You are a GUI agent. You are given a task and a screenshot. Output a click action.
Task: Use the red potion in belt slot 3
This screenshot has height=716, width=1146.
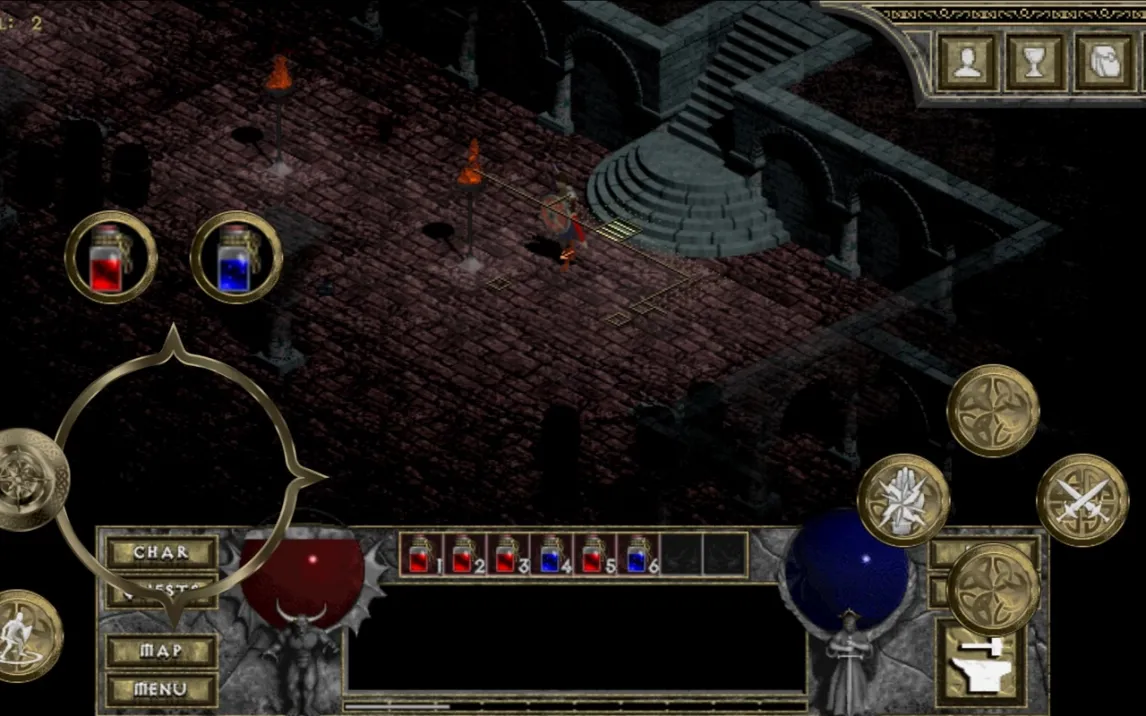(509, 554)
